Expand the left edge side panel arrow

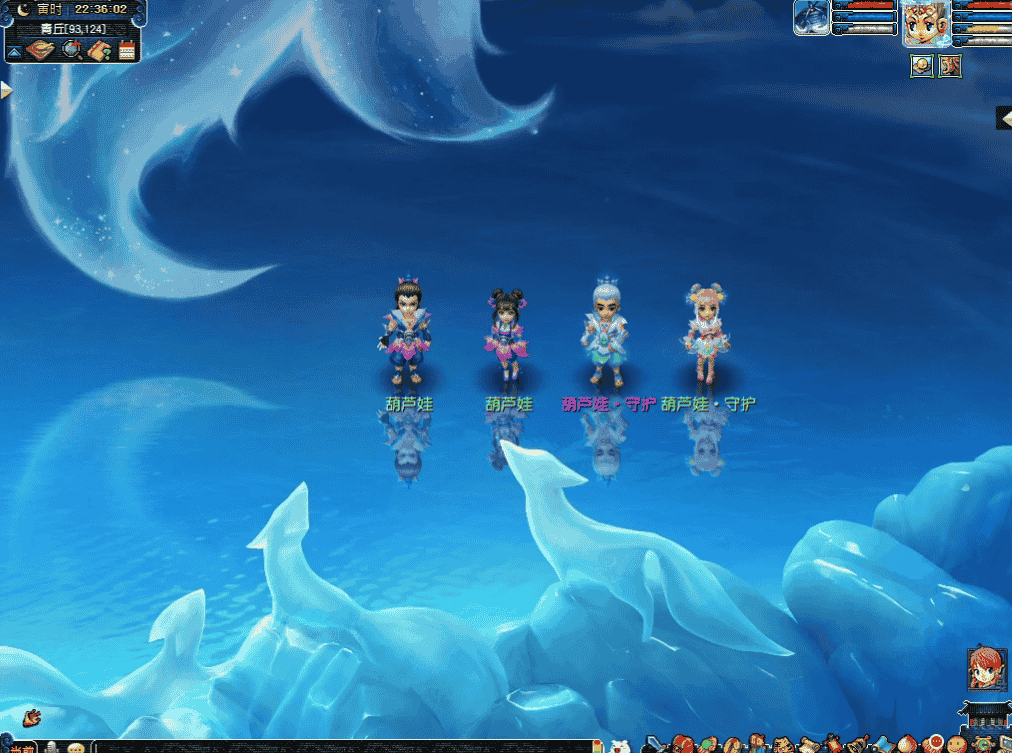(x=5, y=90)
